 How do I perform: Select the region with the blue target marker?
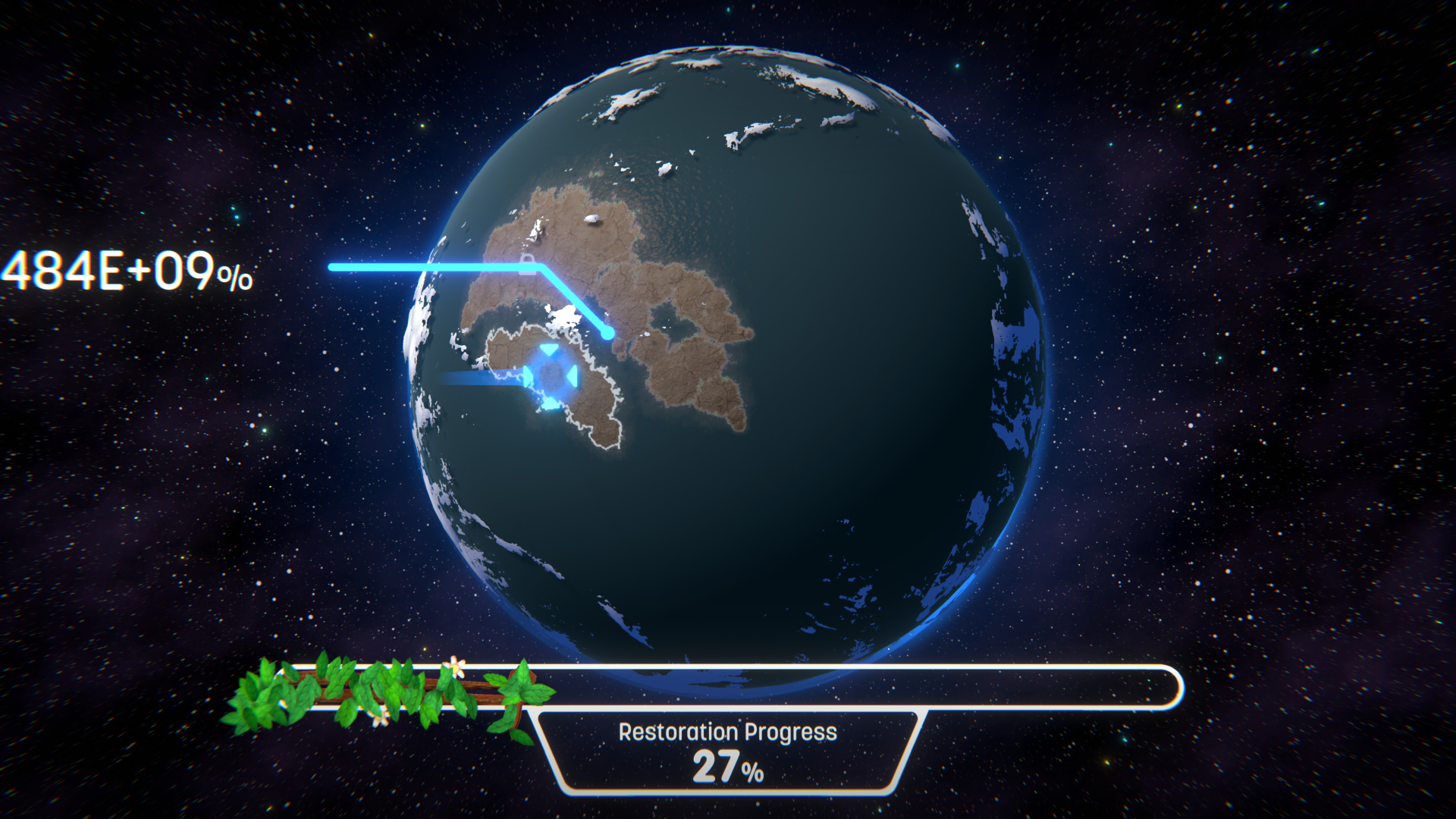click(x=551, y=377)
